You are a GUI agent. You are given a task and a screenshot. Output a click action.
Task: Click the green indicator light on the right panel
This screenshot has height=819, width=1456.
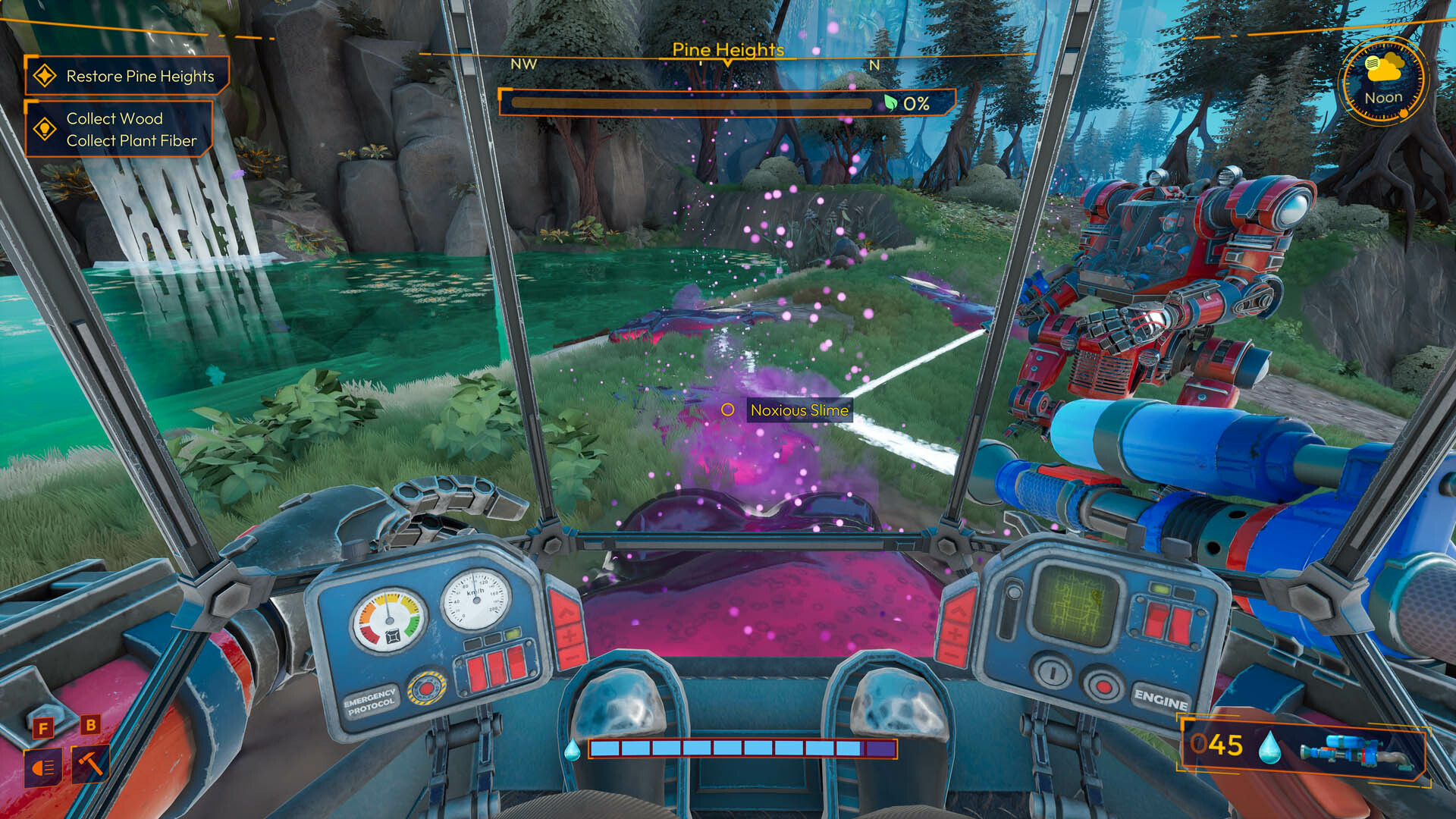pos(1159,588)
